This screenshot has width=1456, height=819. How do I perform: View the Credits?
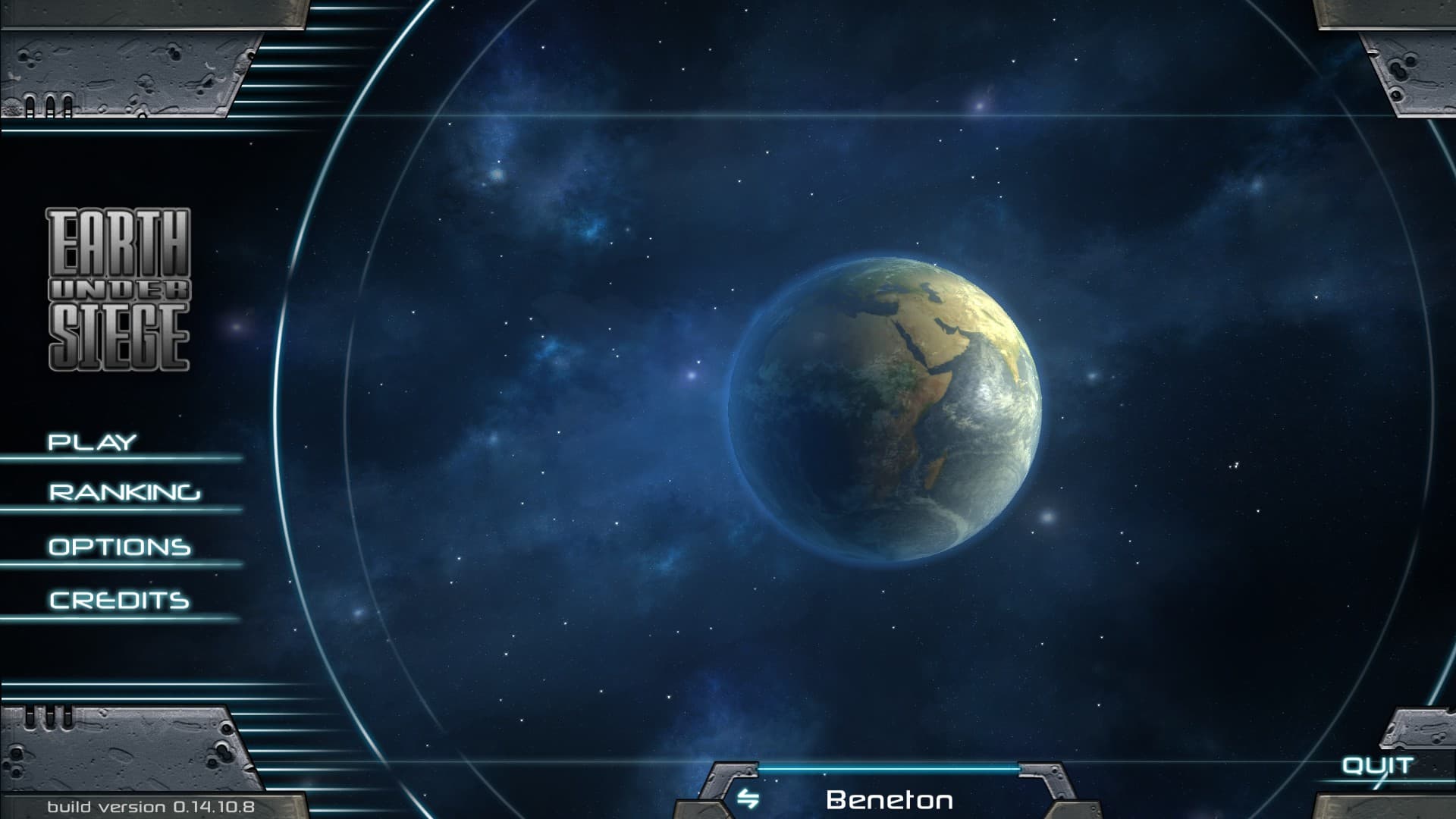tap(119, 601)
